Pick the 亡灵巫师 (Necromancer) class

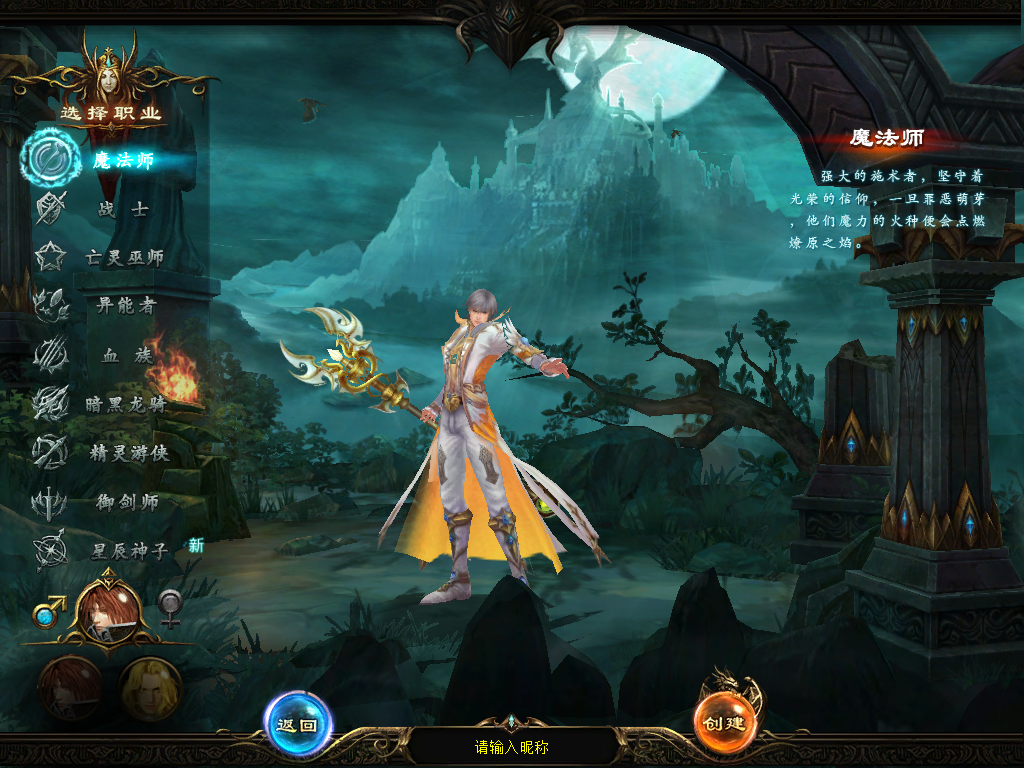click(124, 258)
